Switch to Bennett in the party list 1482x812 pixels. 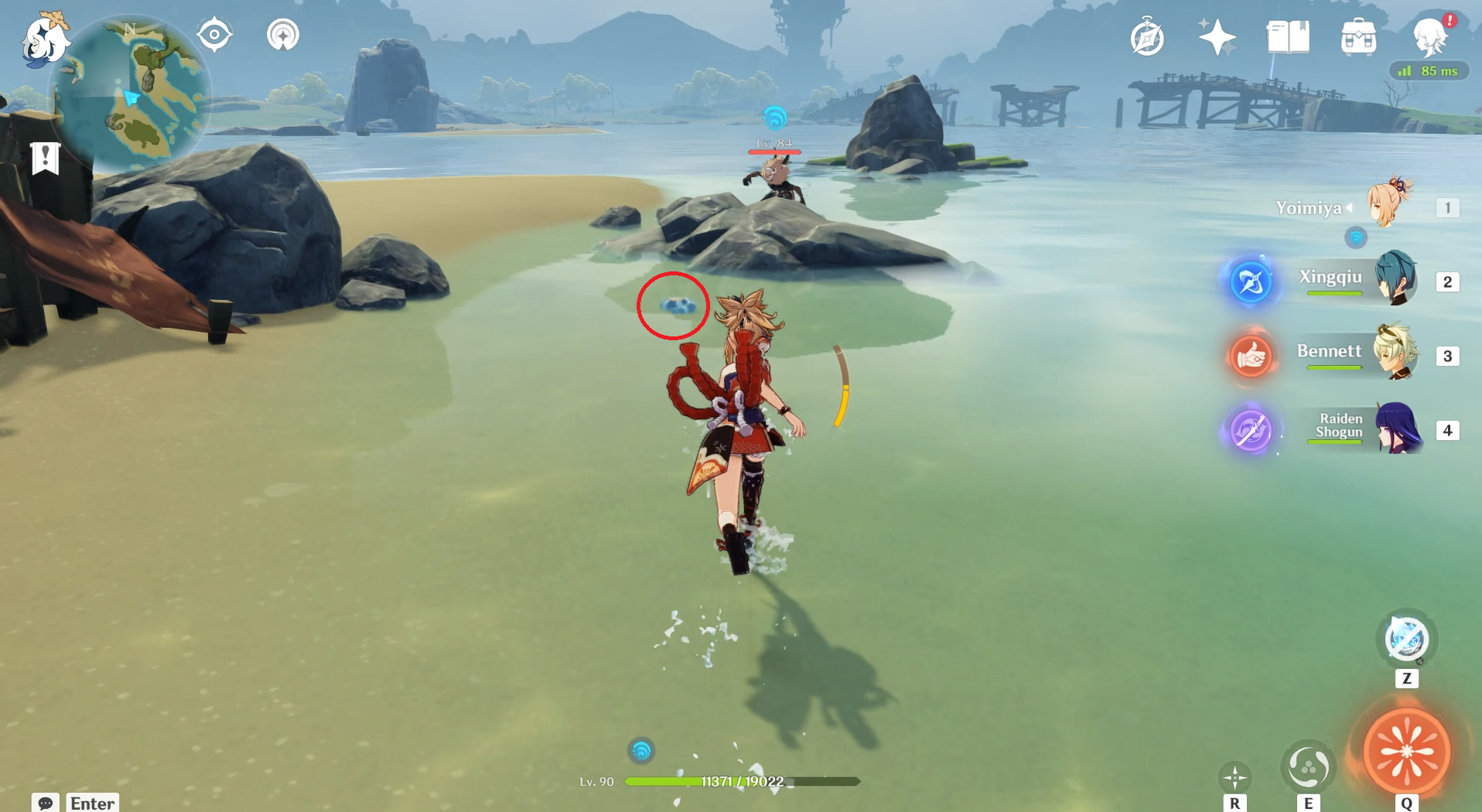click(x=1398, y=356)
